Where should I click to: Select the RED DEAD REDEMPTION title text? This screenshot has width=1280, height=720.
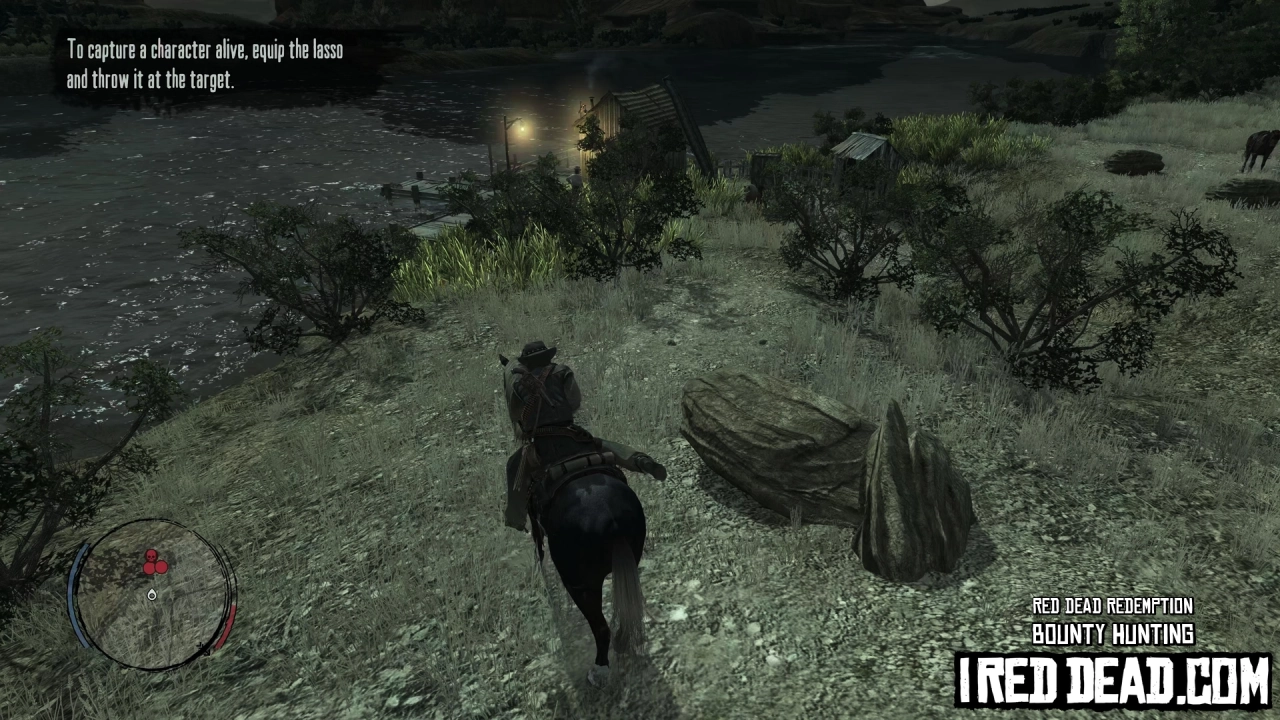coord(1112,606)
